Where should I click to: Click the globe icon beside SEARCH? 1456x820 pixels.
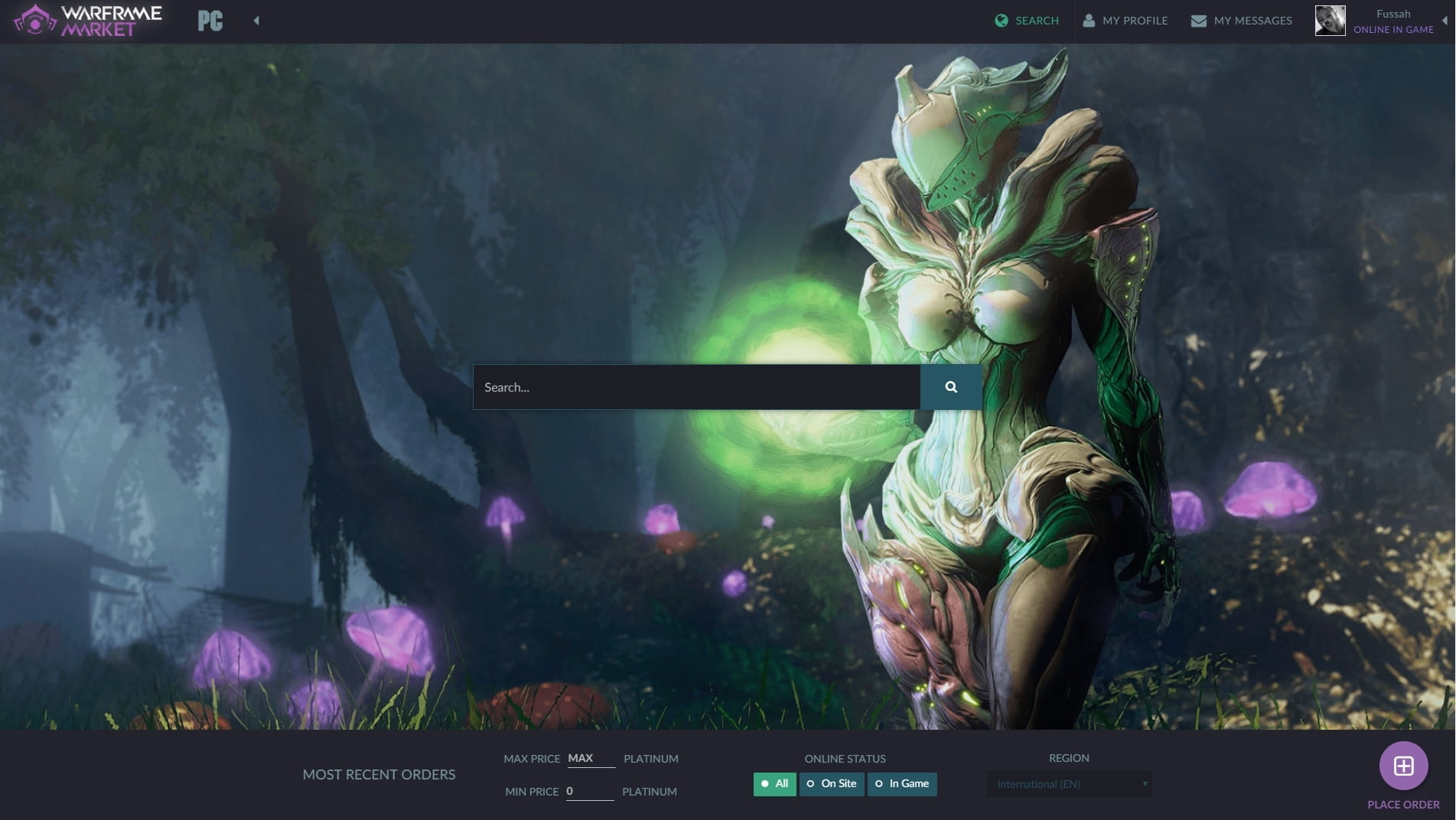pos(999,21)
